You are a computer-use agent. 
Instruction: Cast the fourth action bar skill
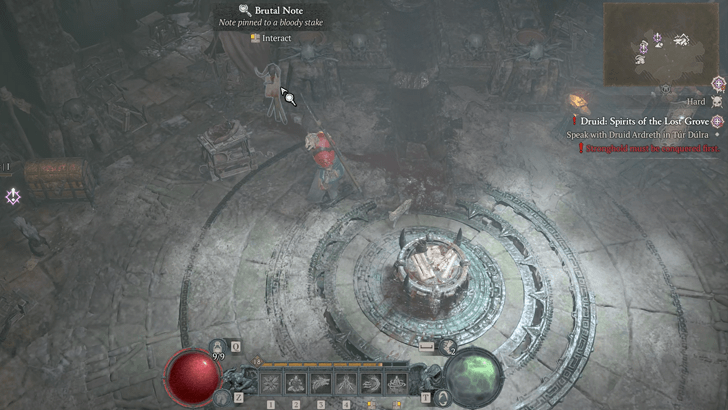point(346,382)
